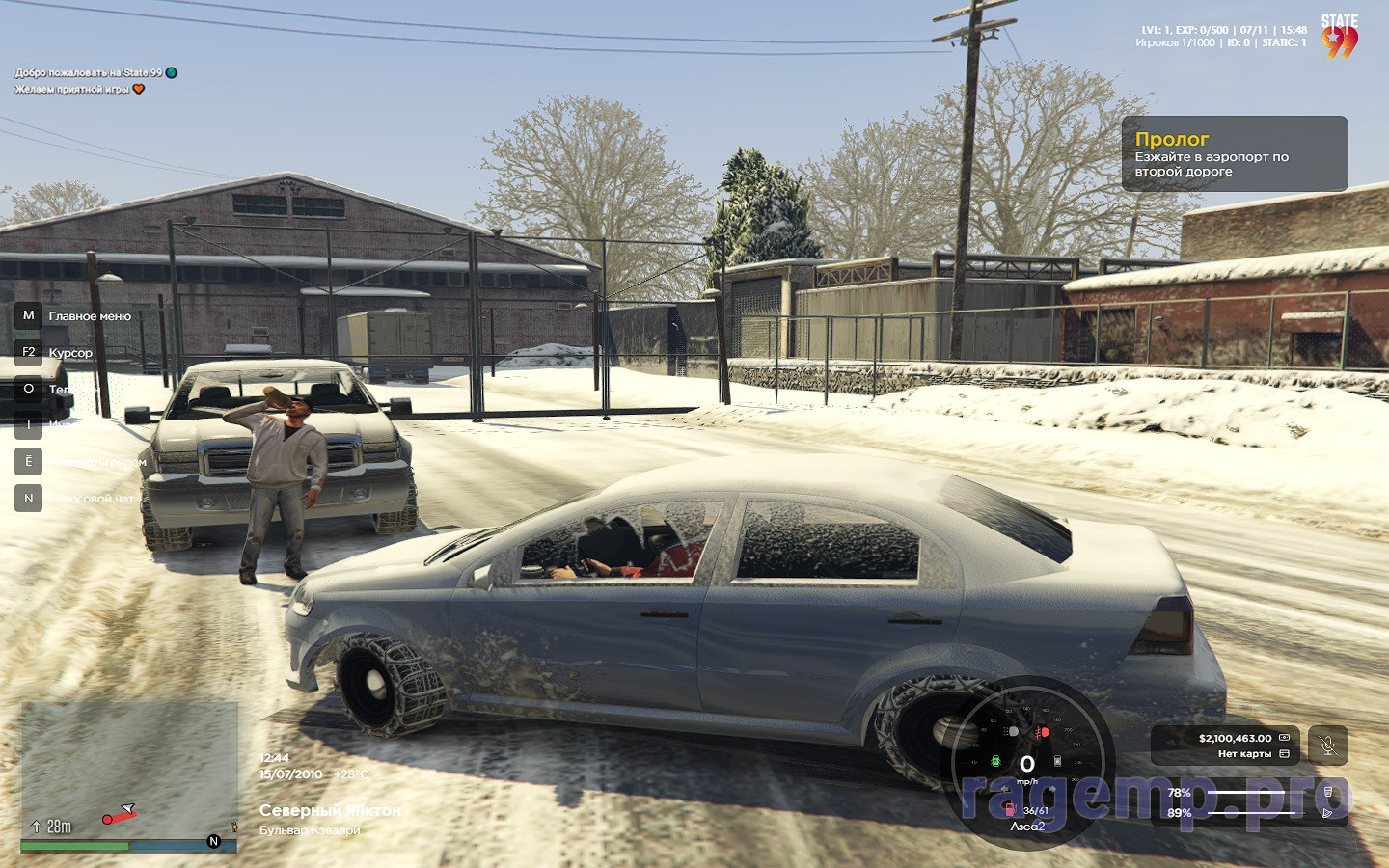
Task: Click the pink fuel pump icon
Action: click(x=1010, y=809)
